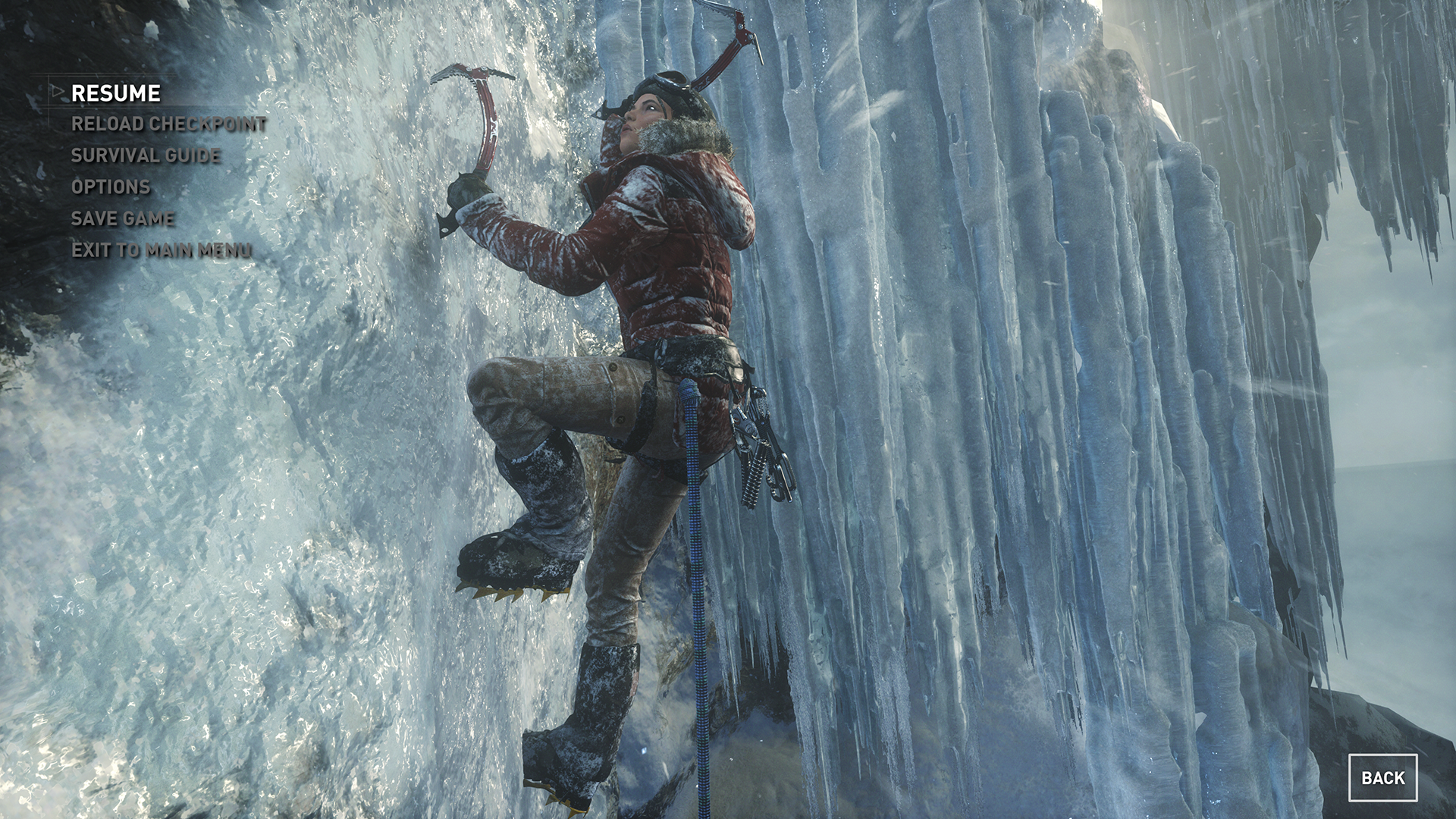
Task: Click the Back button
Action: point(1382,778)
